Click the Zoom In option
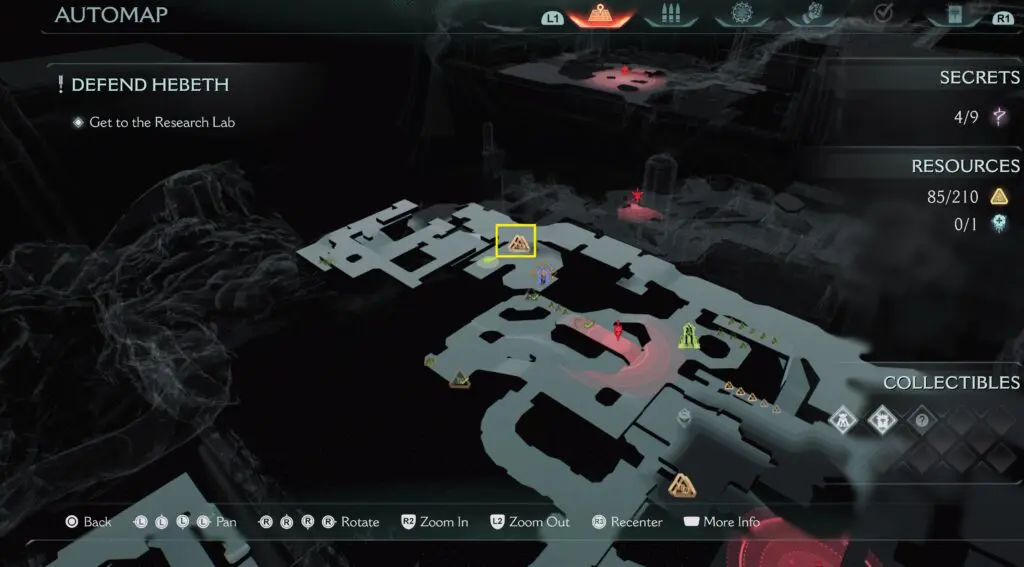Screen dimensions: 1024x567 click(435, 522)
